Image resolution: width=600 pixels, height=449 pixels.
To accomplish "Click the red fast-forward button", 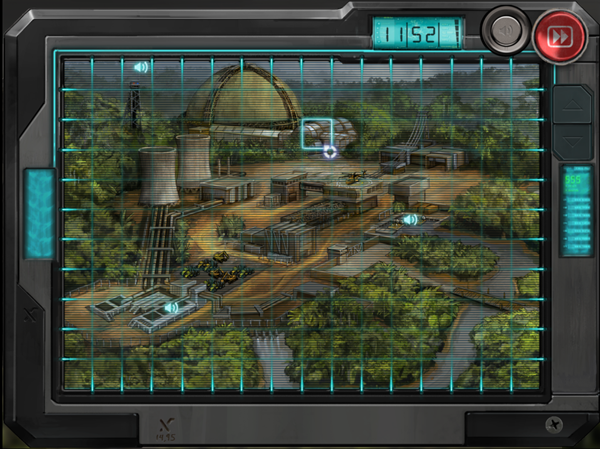I will (x=561, y=34).
